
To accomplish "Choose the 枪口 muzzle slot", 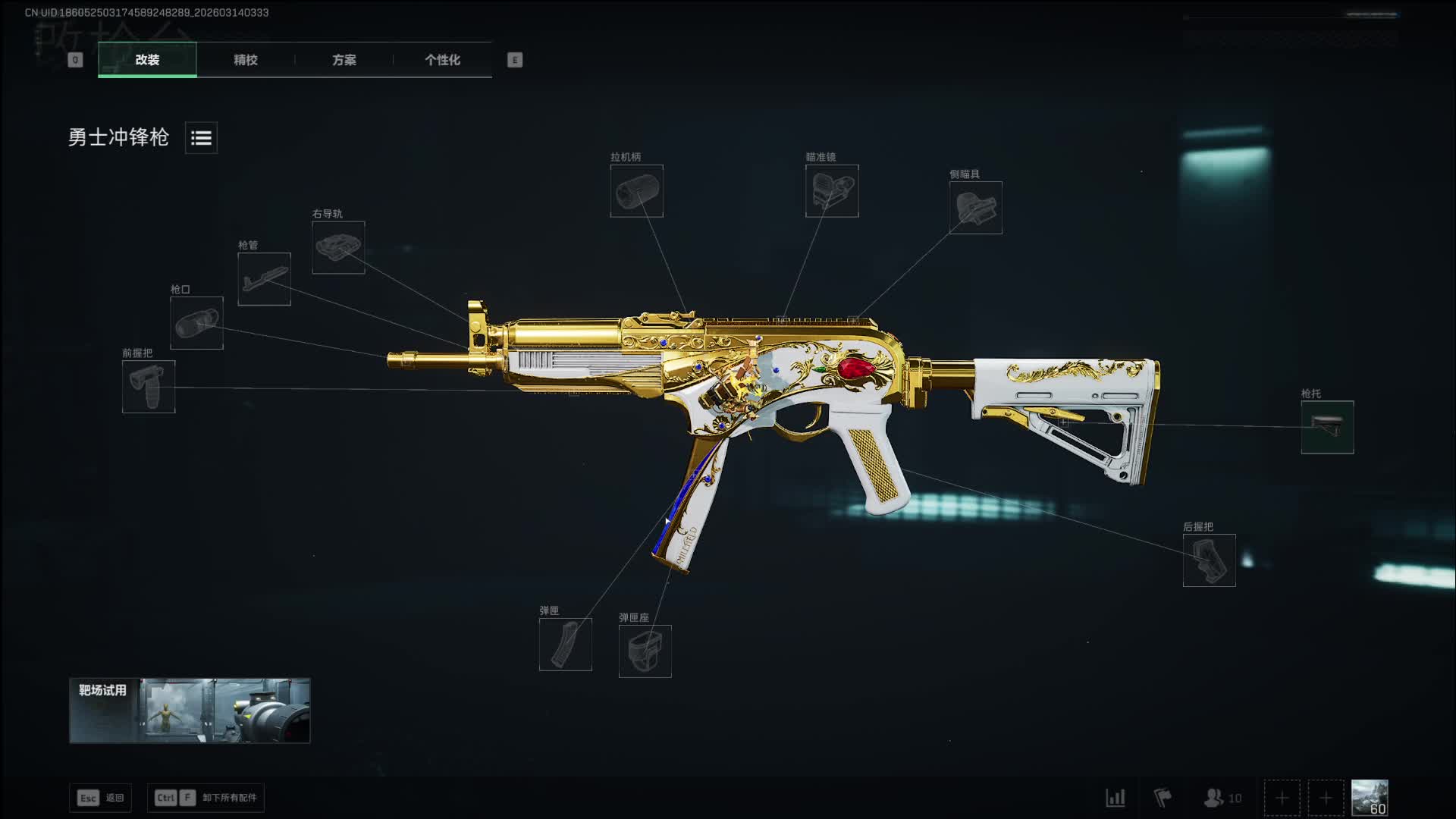I will 196,323.
